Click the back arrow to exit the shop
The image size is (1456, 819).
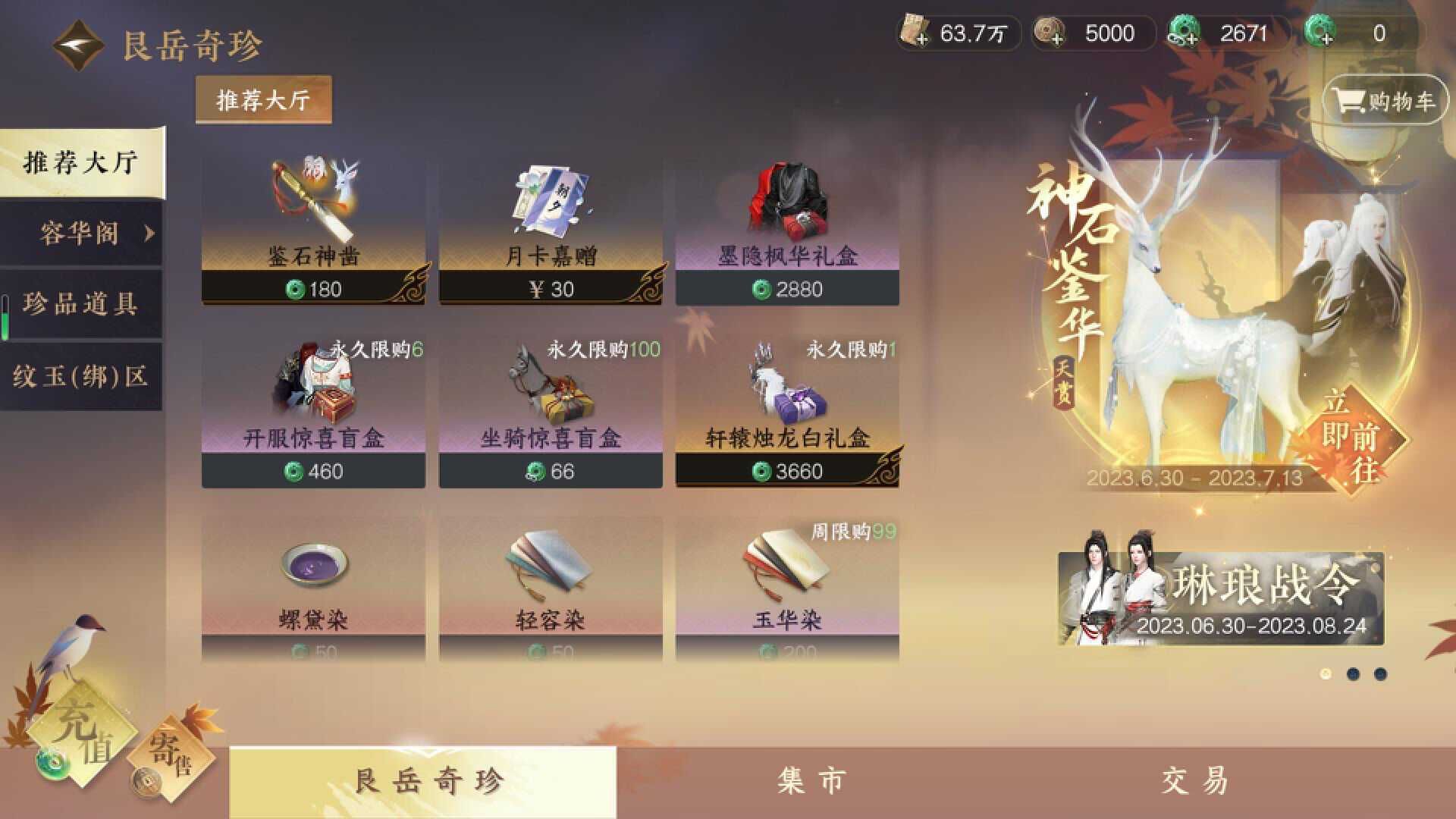78,43
